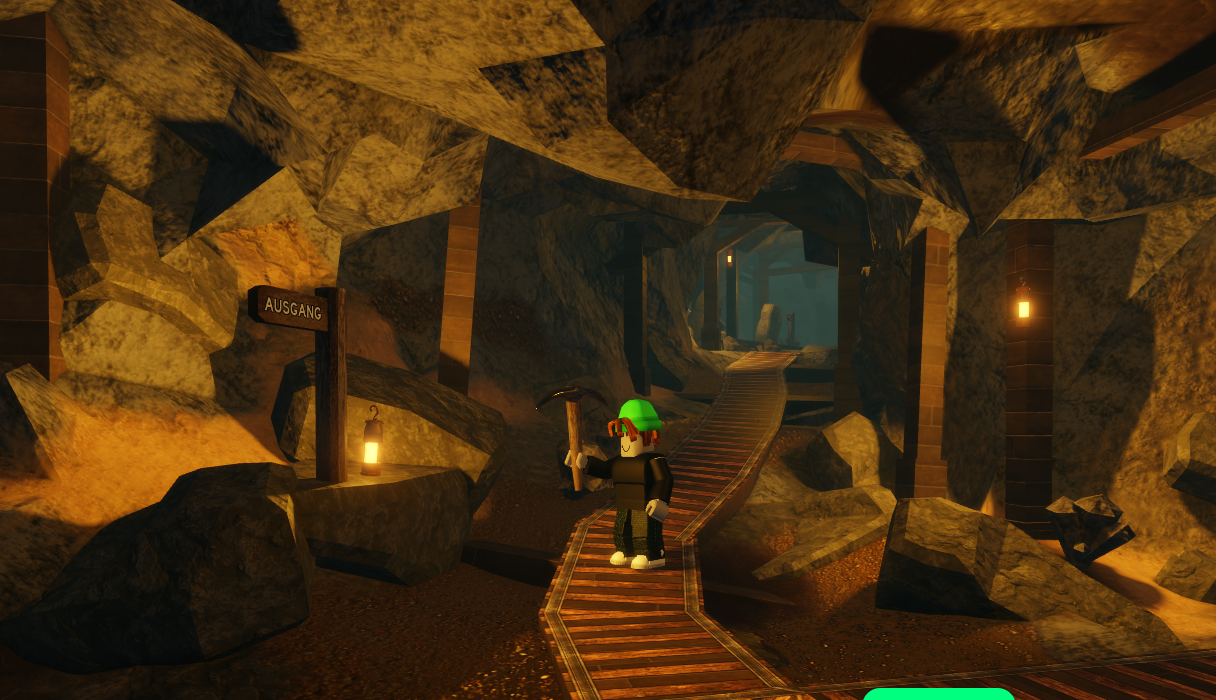Click the green button at the bottom edge

coord(938,694)
